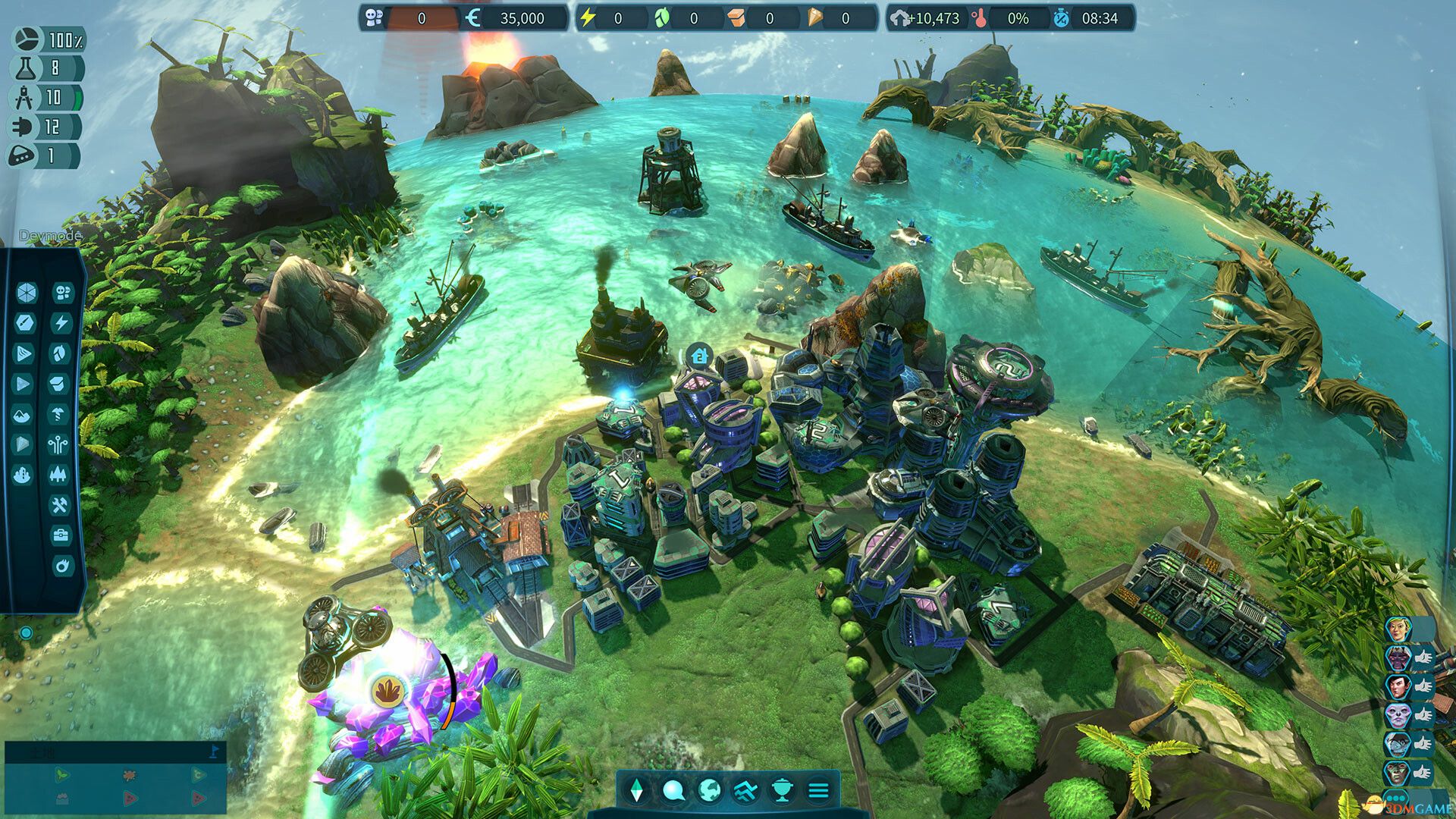Open the hamburger menu on bottom toolbar
1456x819 pixels.
tap(820, 790)
